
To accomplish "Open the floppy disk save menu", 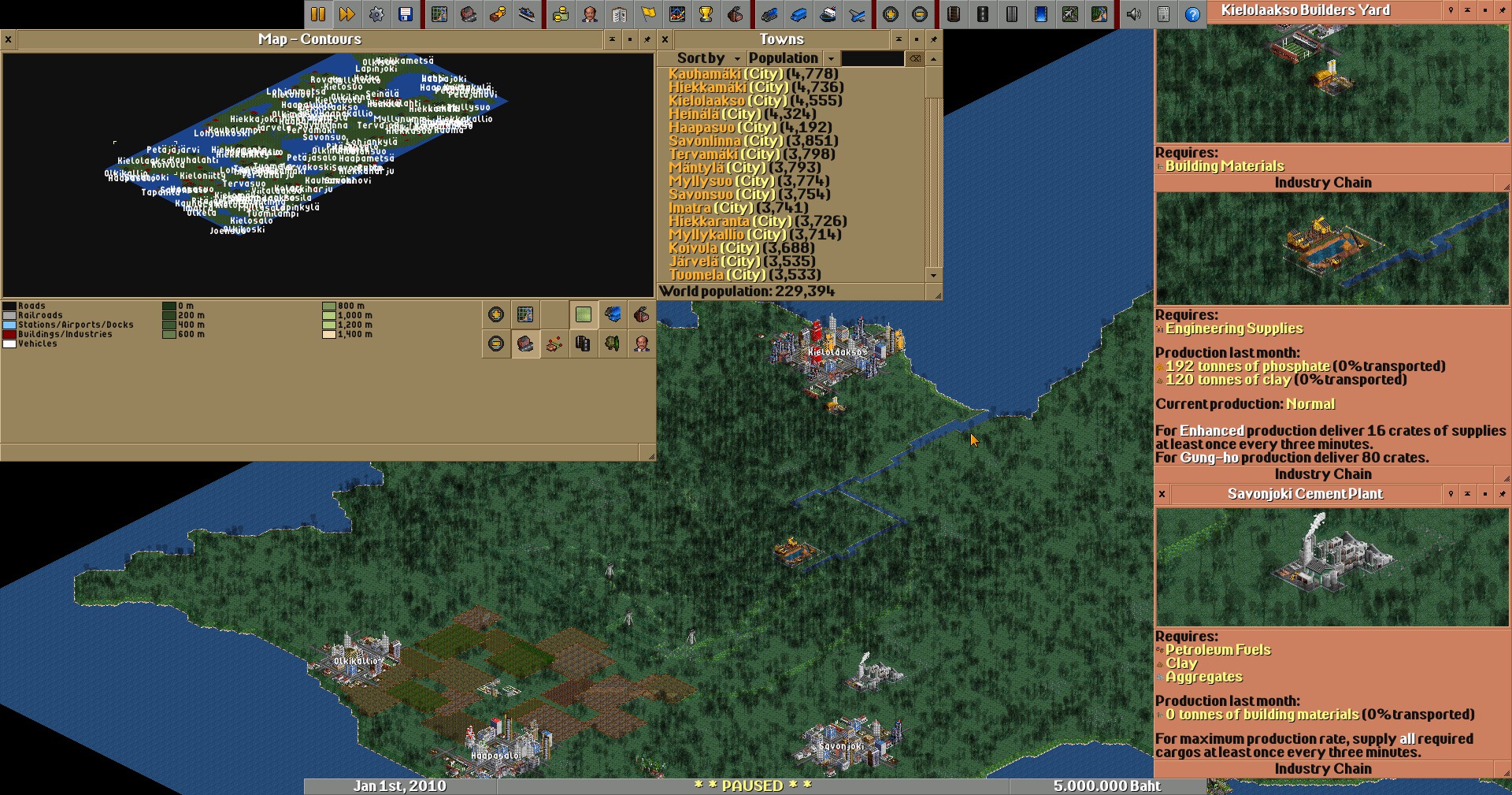I will [406, 14].
